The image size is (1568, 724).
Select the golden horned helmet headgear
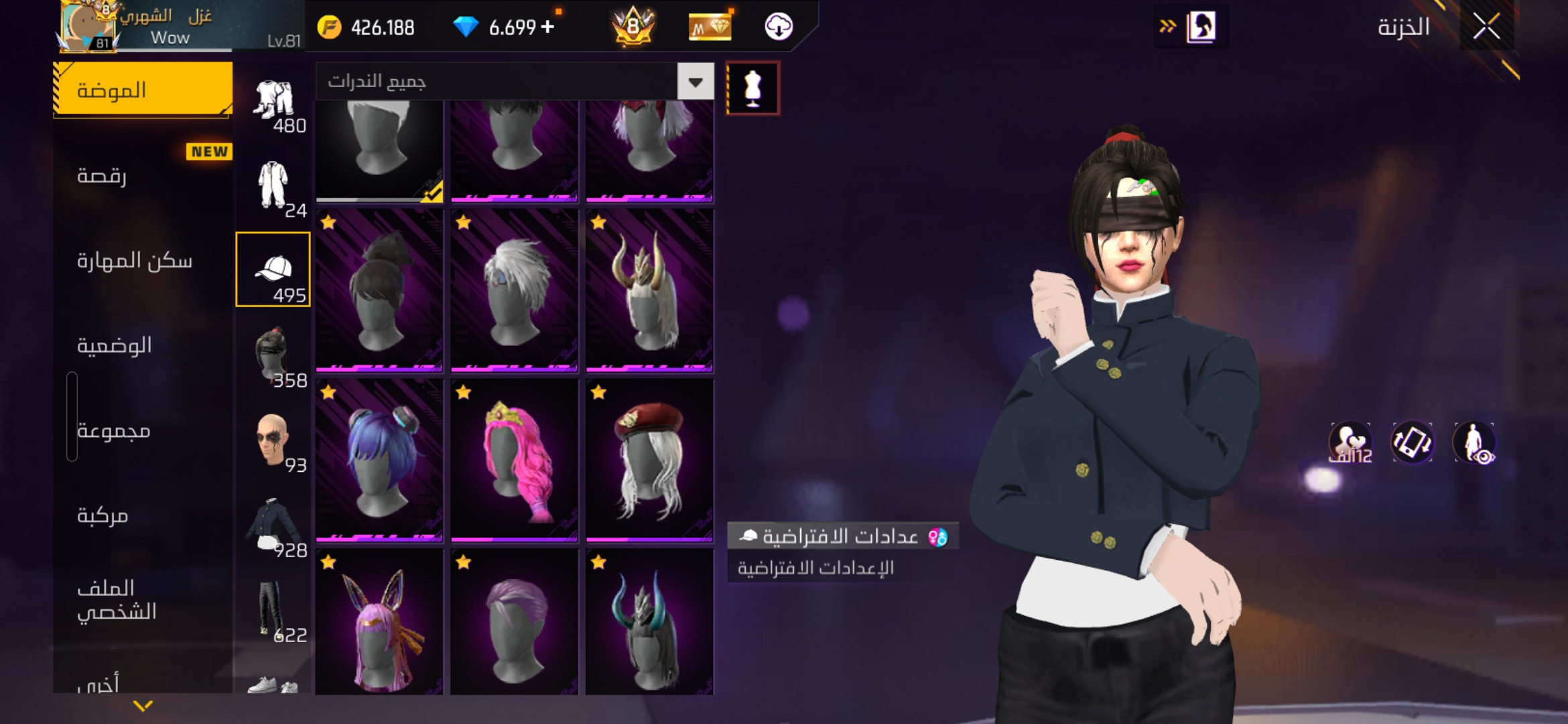click(x=649, y=290)
